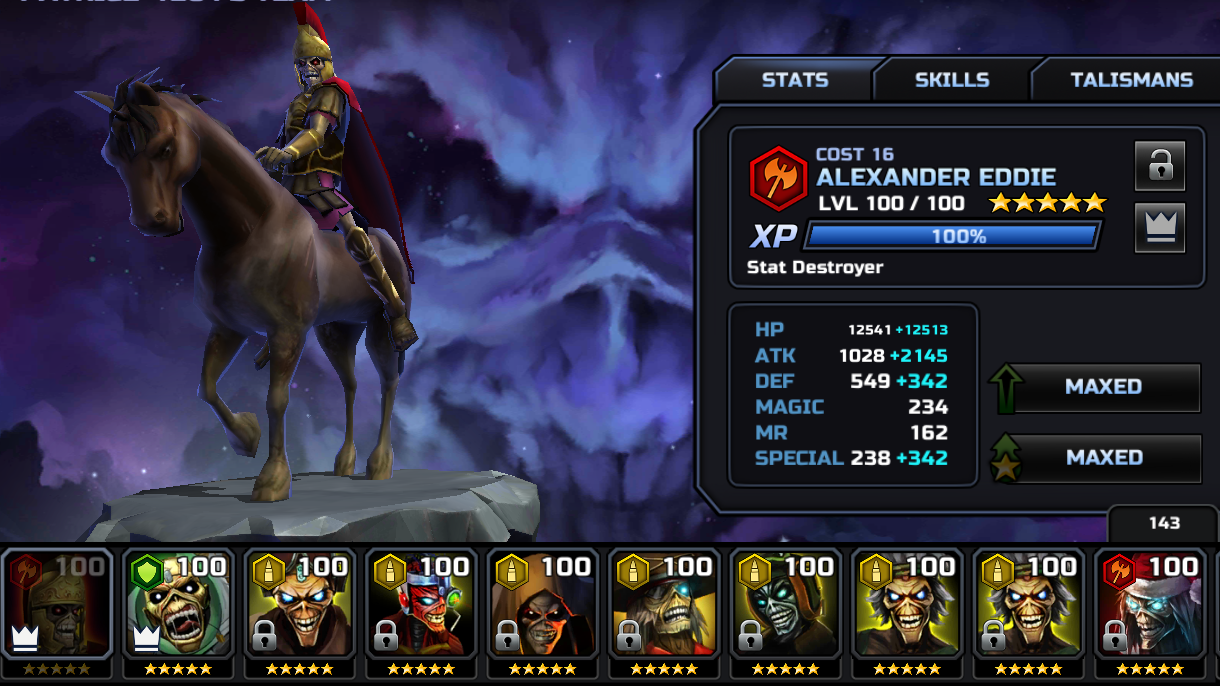
Task: Switch to the Skills tab
Action: tap(951, 80)
